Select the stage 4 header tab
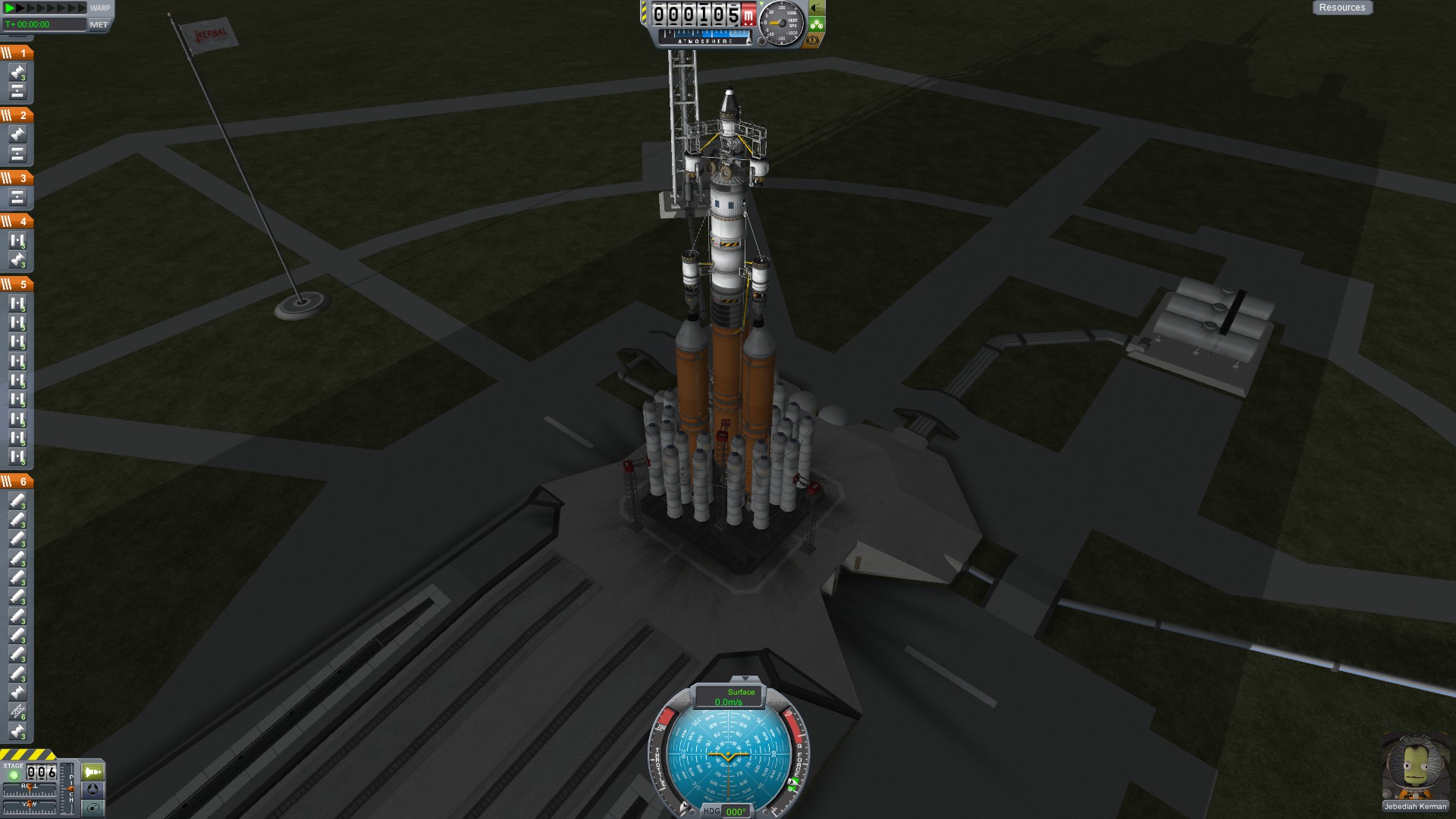 pyautogui.click(x=16, y=221)
